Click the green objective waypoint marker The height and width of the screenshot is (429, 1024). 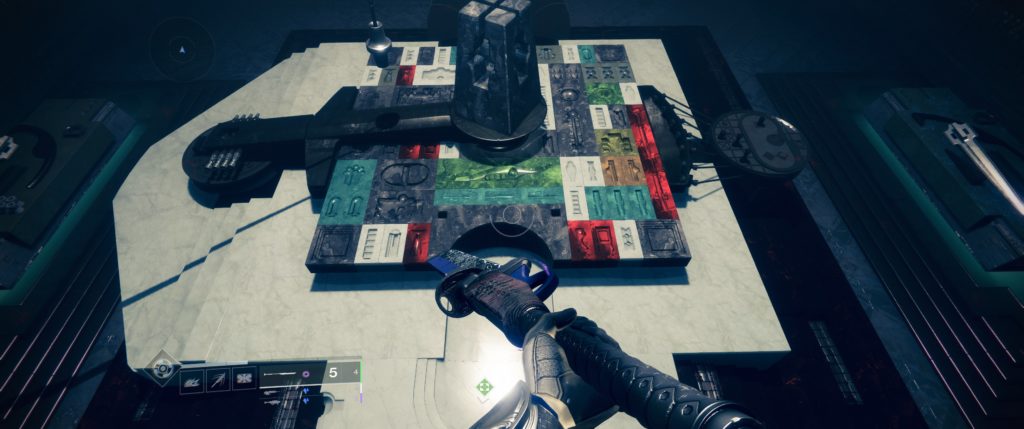click(484, 386)
